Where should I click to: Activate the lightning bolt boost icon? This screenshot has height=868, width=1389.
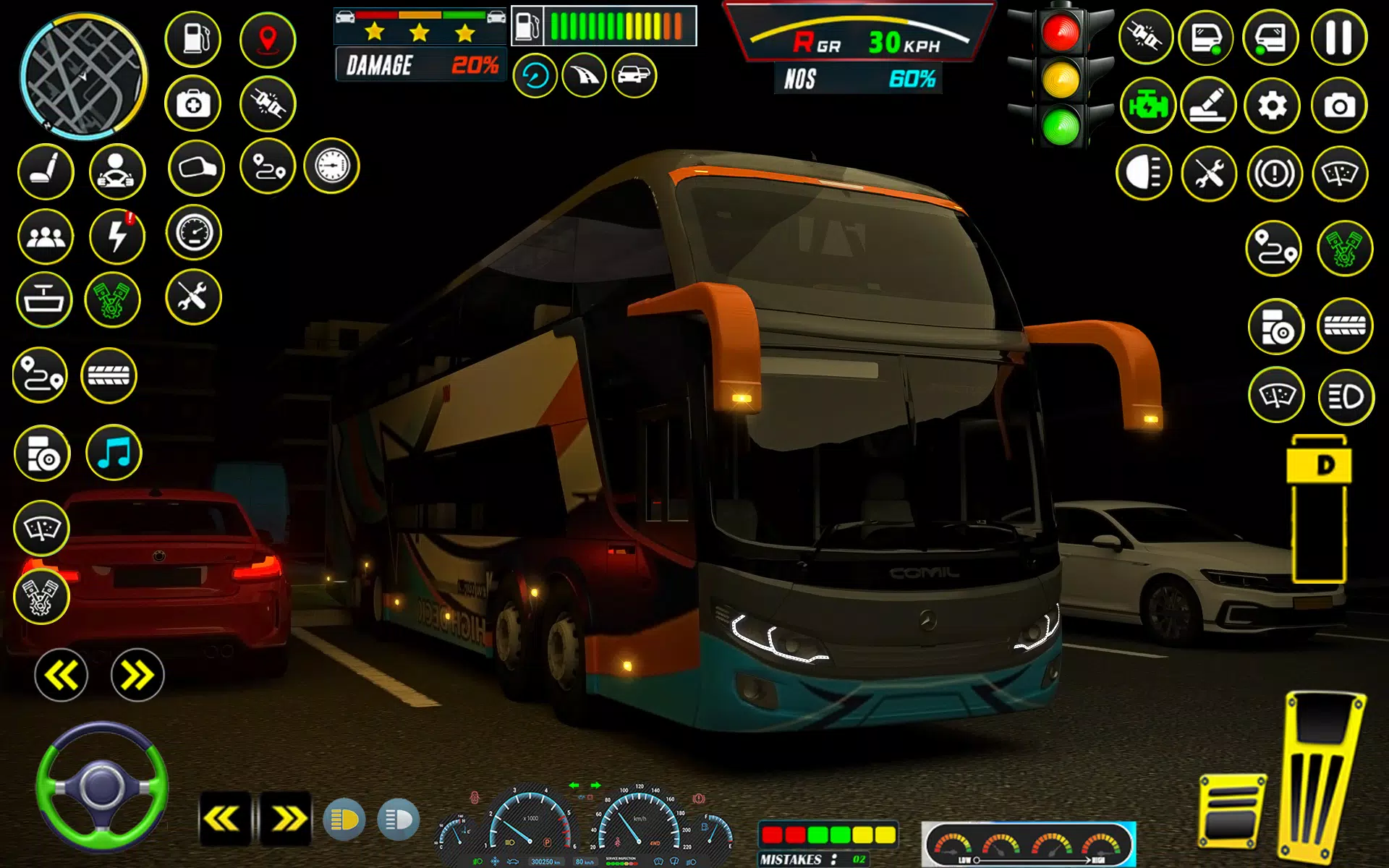click(117, 236)
